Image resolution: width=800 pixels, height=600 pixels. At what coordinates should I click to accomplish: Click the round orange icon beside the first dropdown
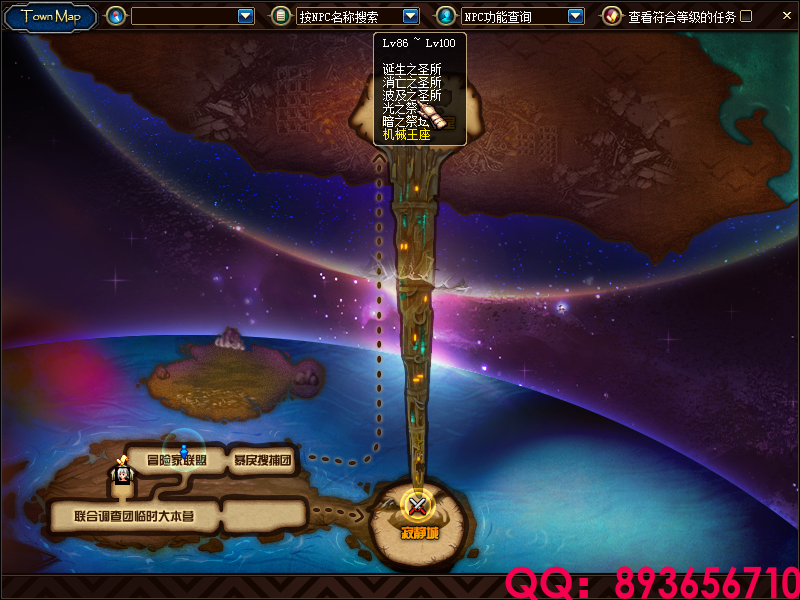[117, 16]
